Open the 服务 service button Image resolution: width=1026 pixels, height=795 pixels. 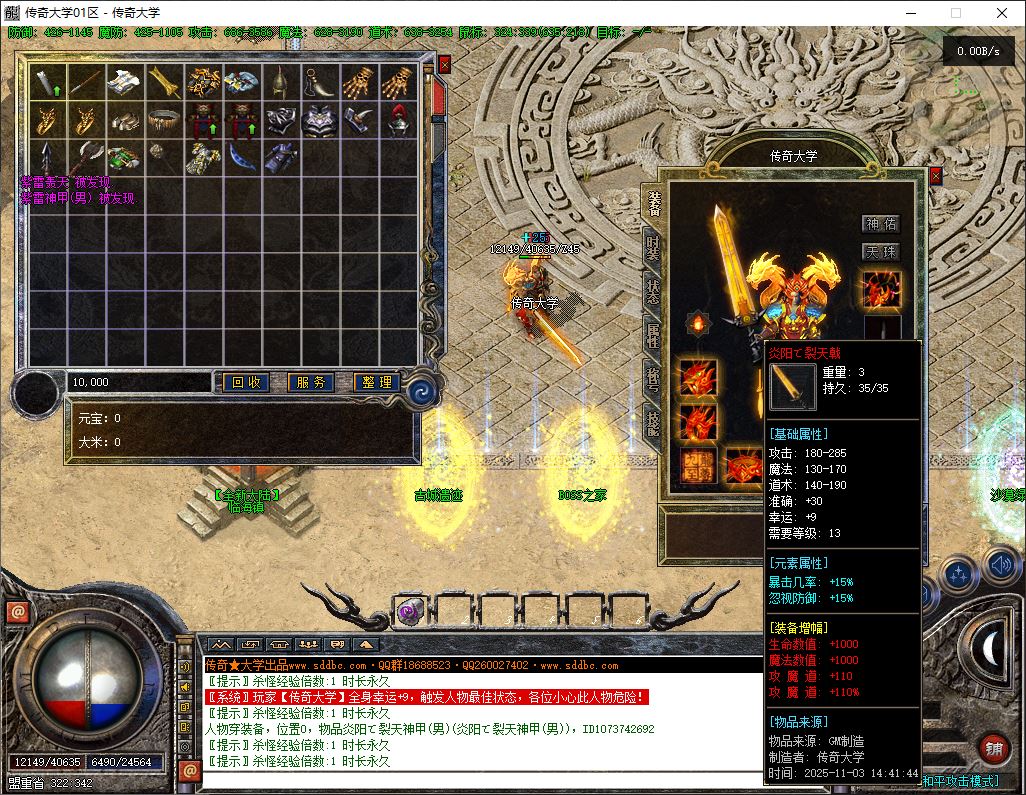pyautogui.click(x=311, y=382)
